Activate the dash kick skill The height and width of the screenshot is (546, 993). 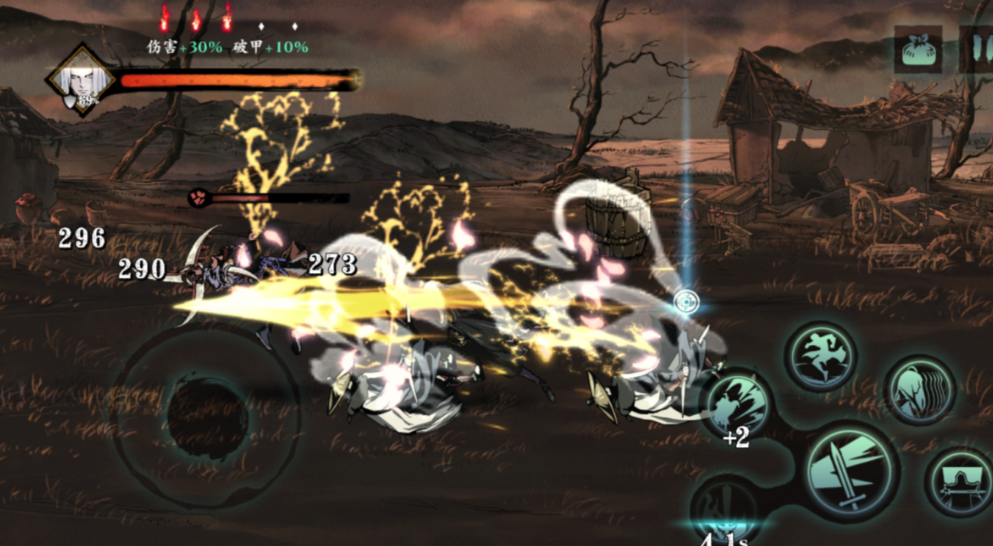point(821,354)
